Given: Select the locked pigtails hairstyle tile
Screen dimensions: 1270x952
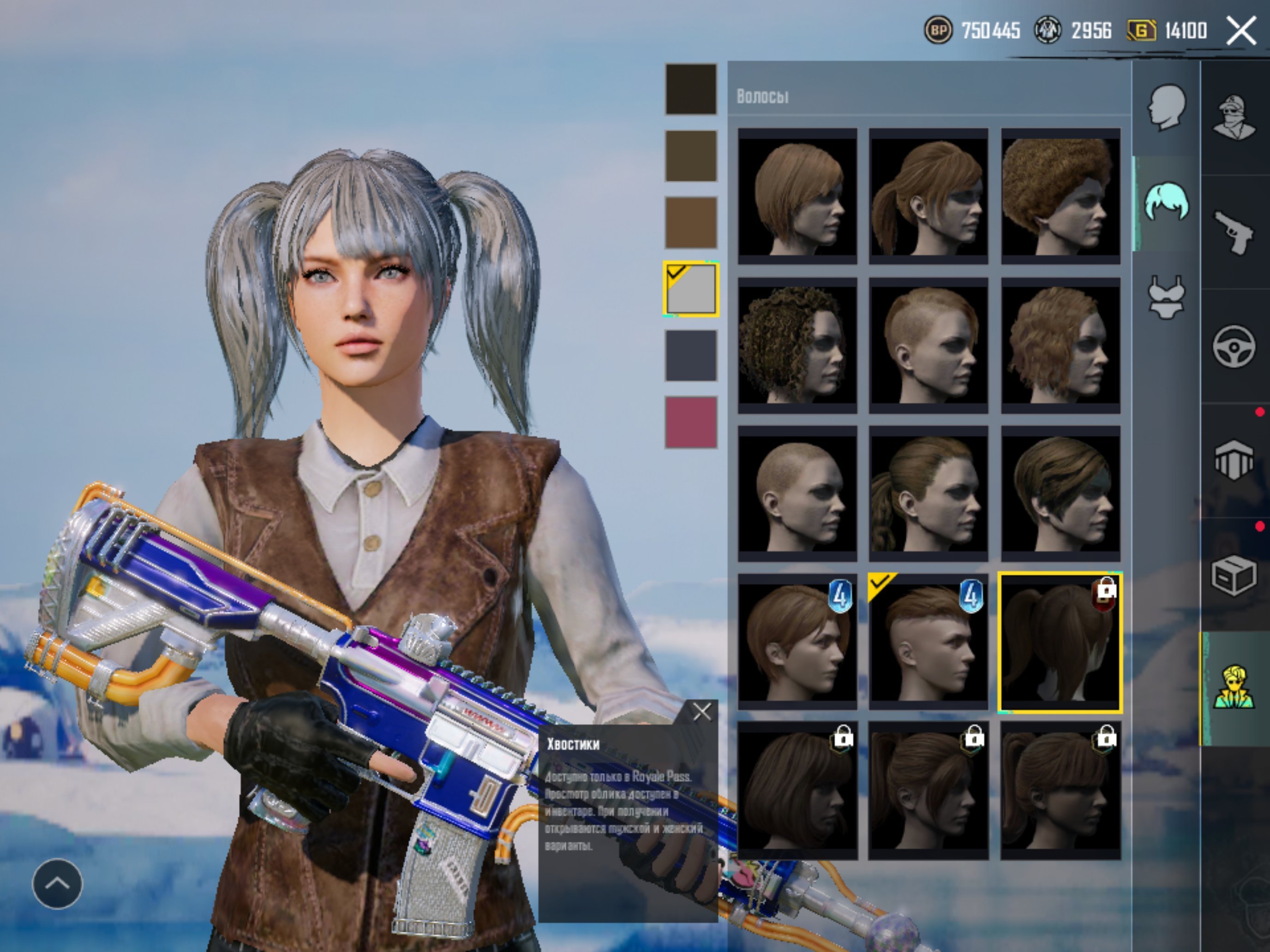Looking at the screenshot, I should (x=1060, y=643).
